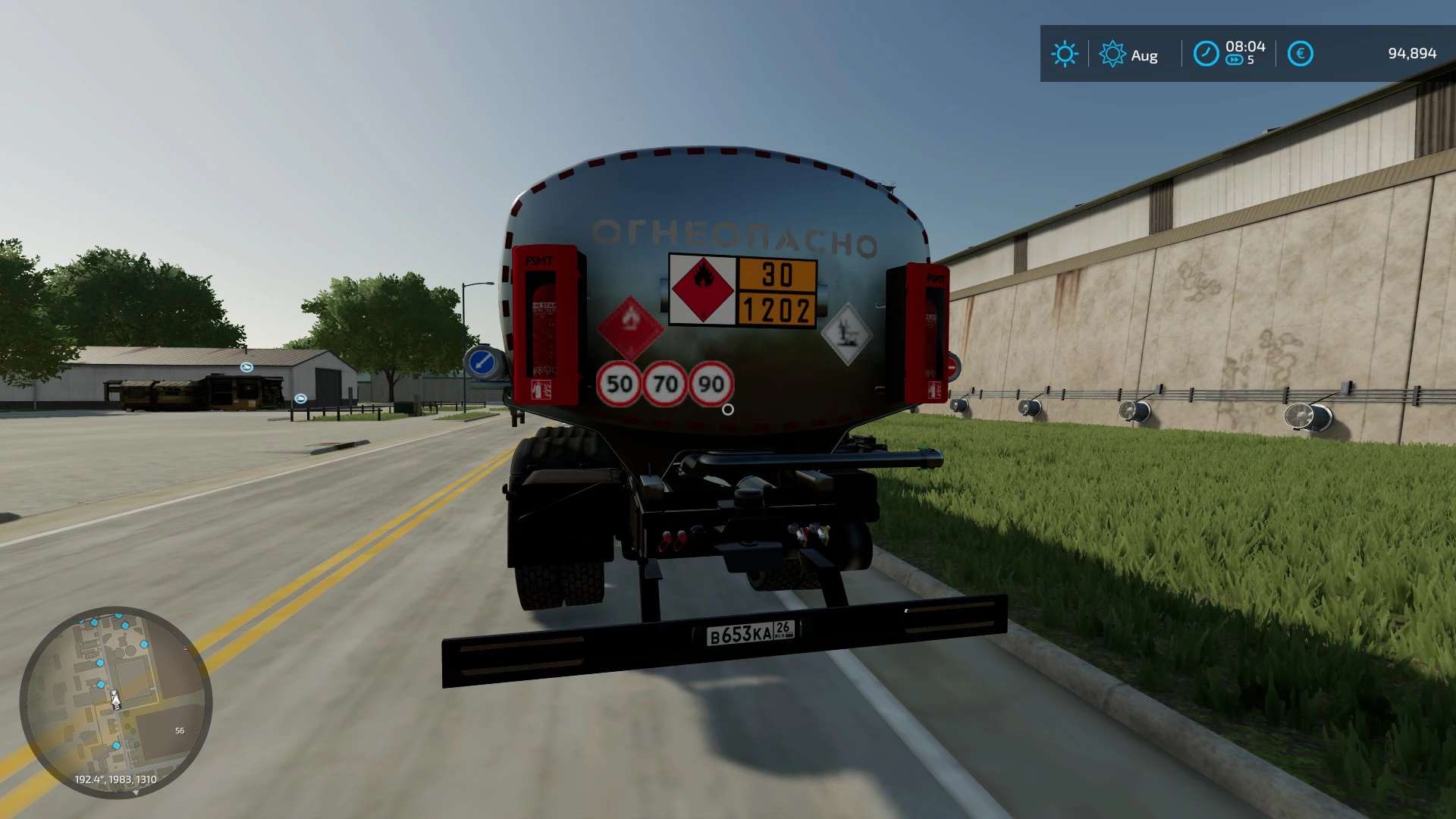1456x819 pixels.
Task: Click the field number 56 on the minimap
Action: [x=179, y=730]
